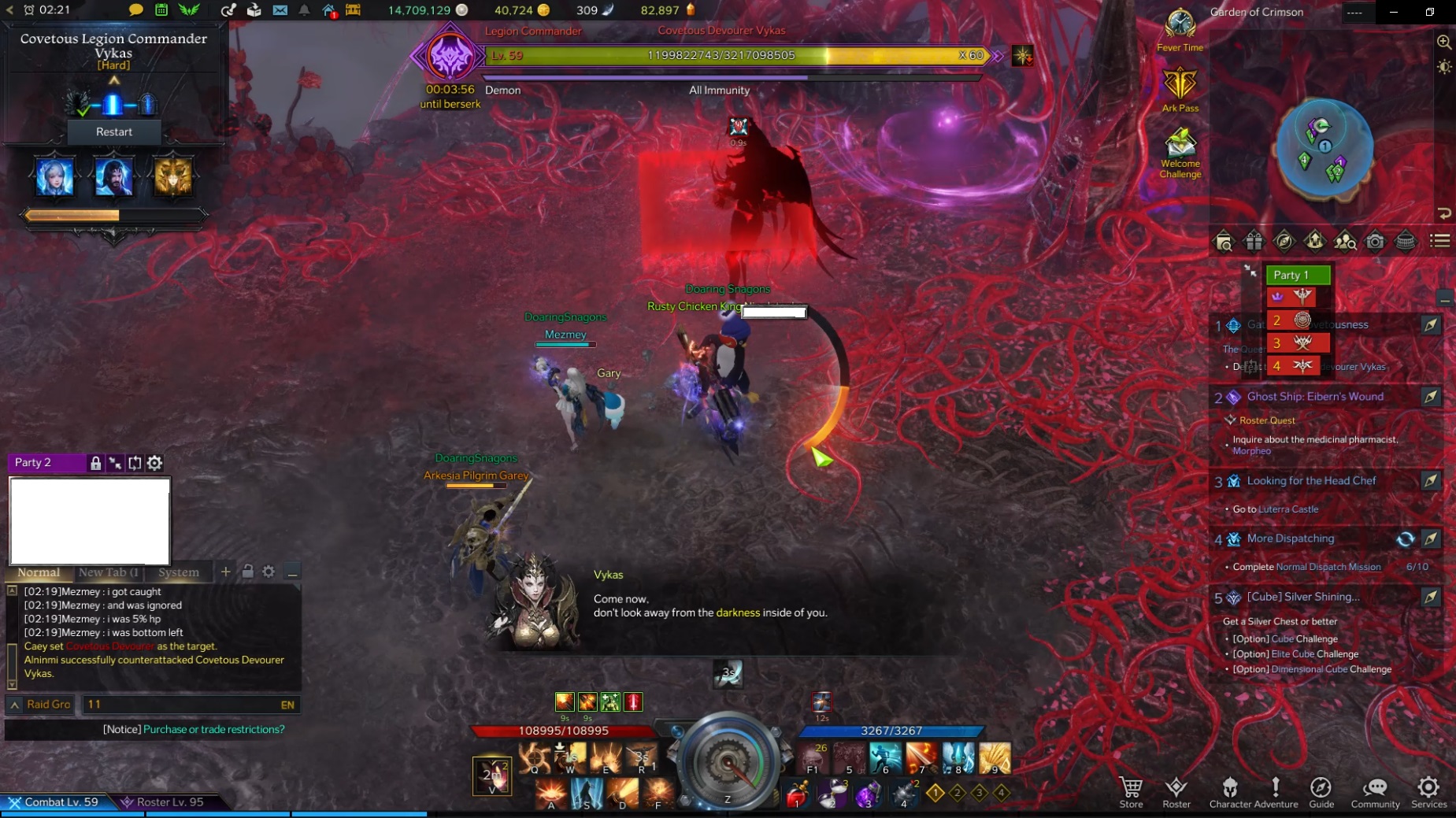Switch to the System chat tab
Screen dimensions: 1456x818
click(179, 572)
